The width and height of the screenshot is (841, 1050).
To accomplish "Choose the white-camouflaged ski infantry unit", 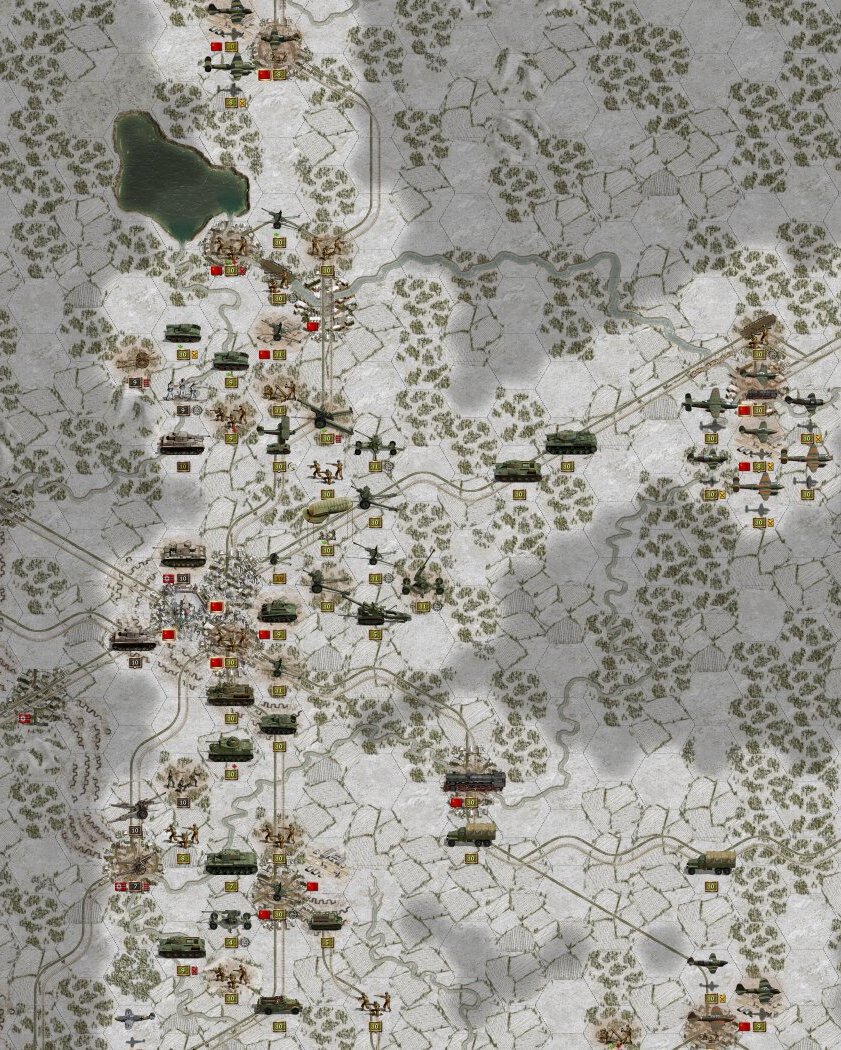I will [182, 388].
